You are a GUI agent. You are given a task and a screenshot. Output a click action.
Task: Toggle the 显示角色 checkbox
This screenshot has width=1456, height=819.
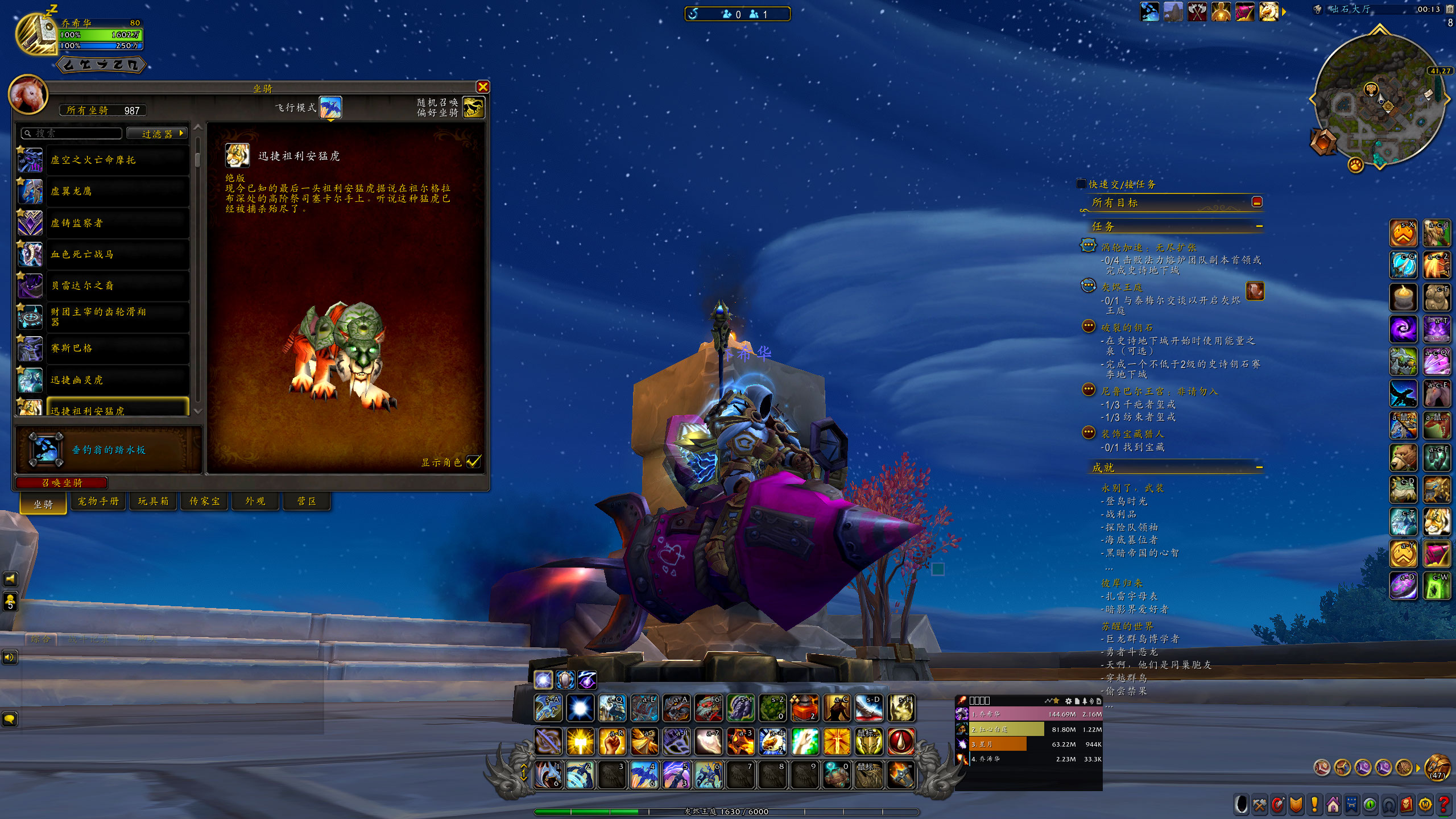click(473, 462)
